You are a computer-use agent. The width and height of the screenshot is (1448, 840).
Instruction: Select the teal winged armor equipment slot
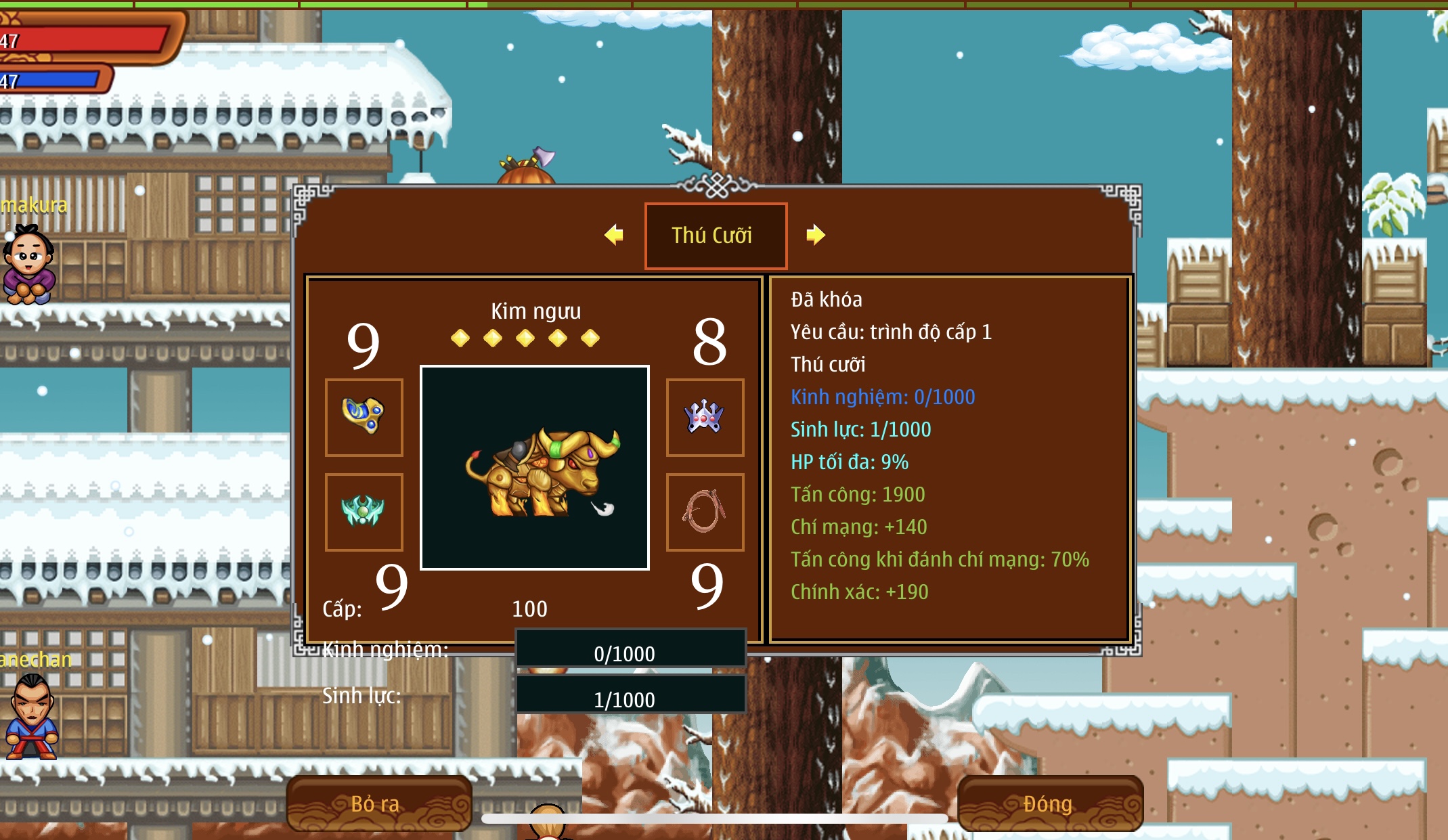point(364,512)
